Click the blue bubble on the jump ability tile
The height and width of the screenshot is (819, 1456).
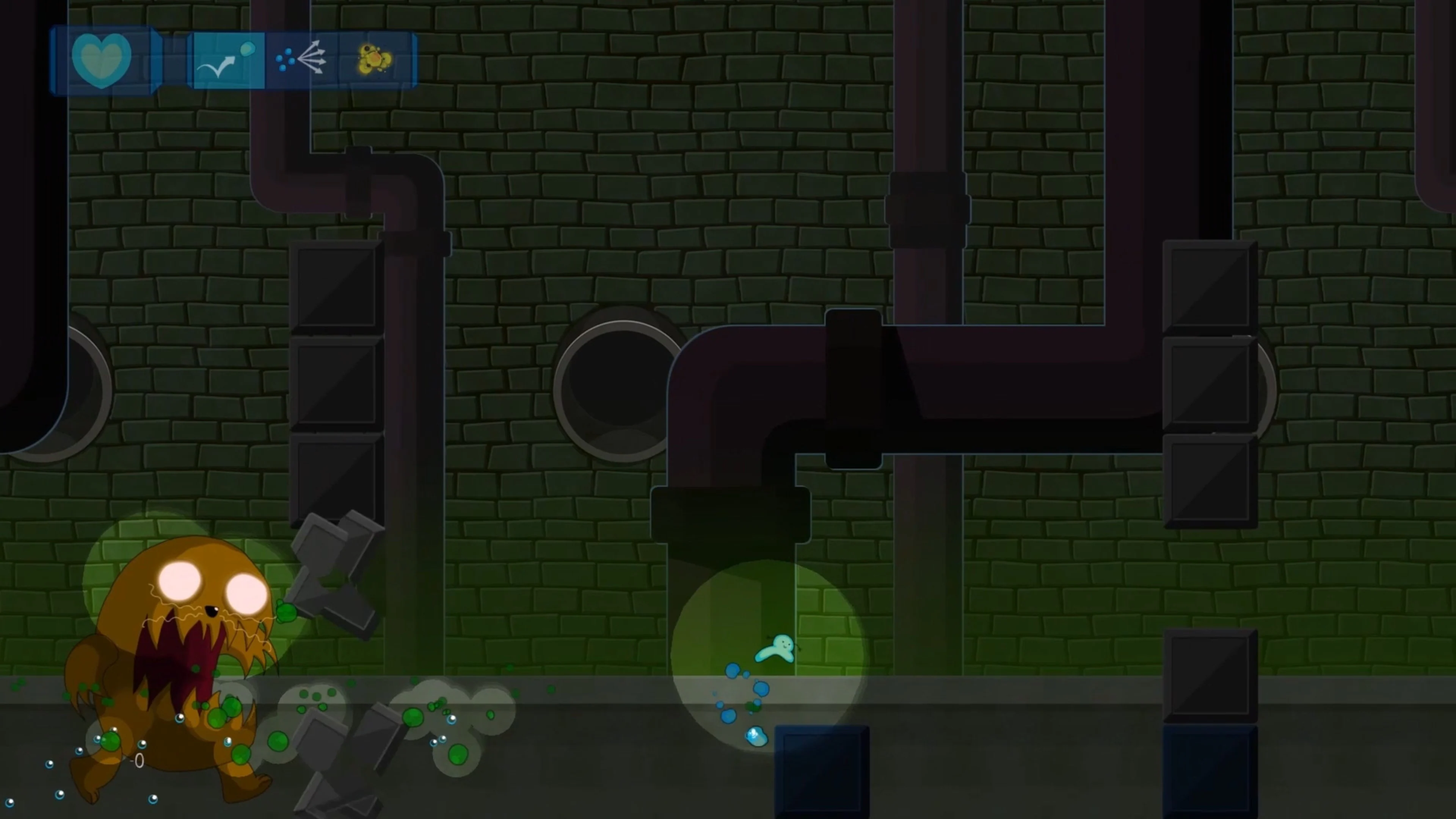[x=247, y=50]
